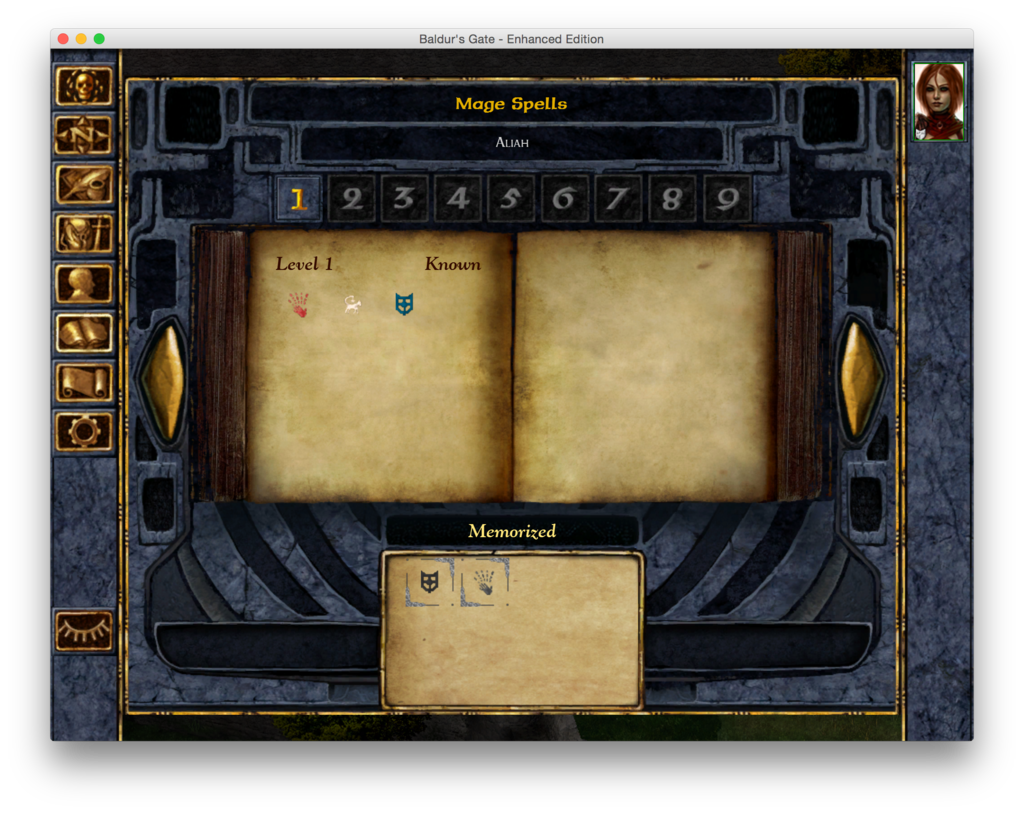Screen dimensions: 1024x813
Task: Click the memorized hand spell slot
Action: click(484, 582)
